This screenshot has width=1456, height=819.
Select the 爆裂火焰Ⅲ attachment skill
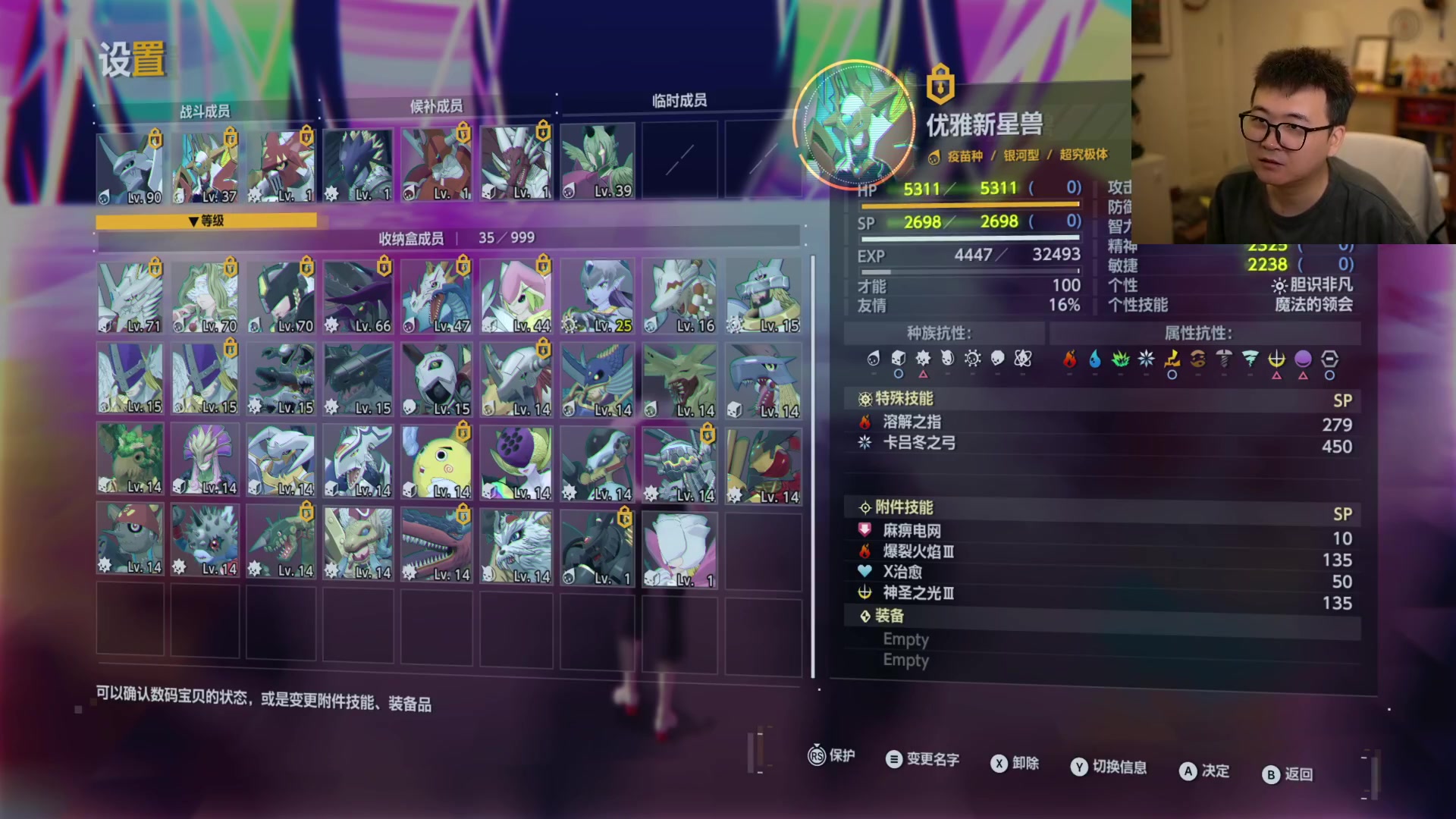1103,553
